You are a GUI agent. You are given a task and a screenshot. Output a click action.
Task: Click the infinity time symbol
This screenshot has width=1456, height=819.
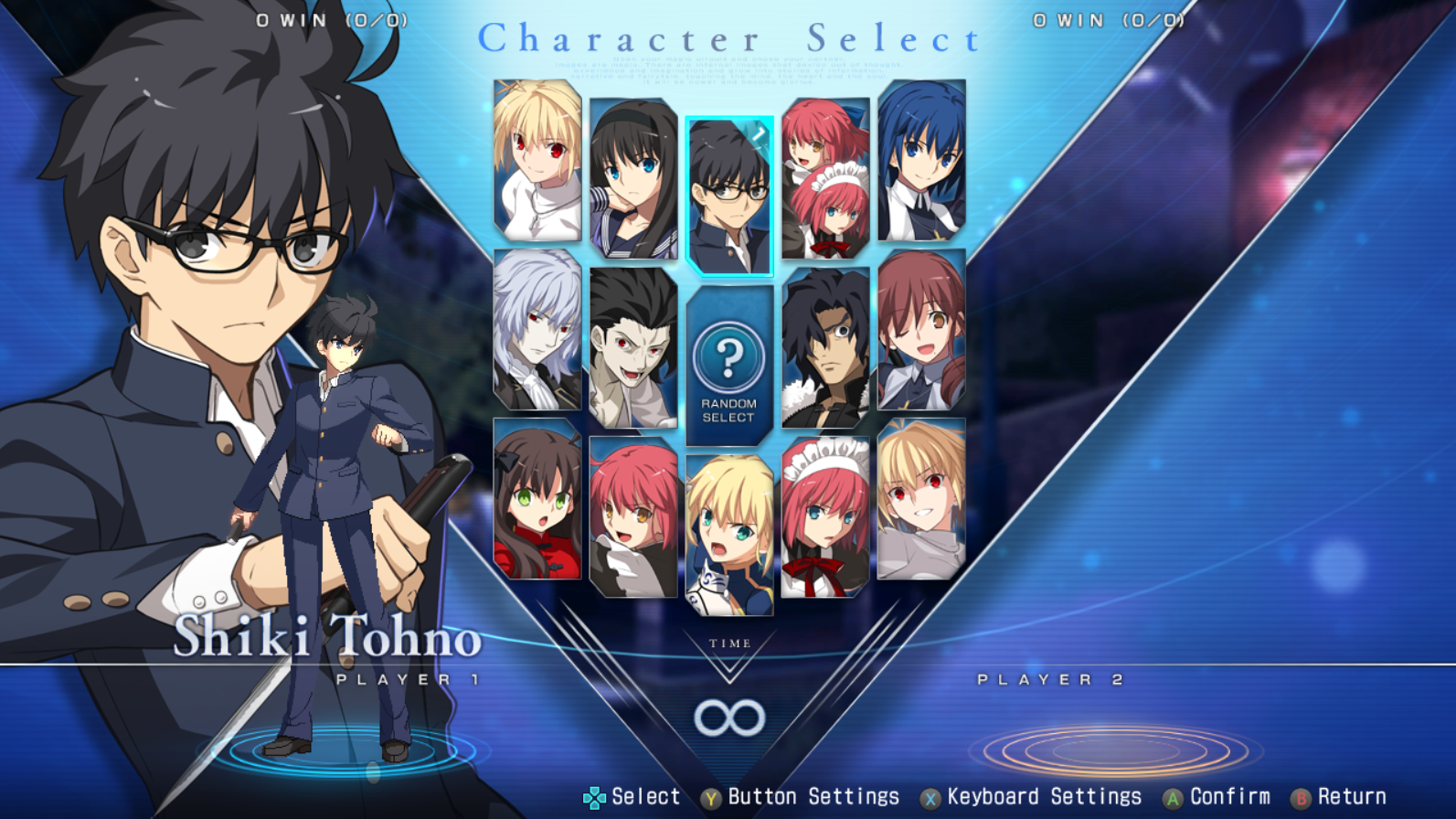click(x=728, y=718)
